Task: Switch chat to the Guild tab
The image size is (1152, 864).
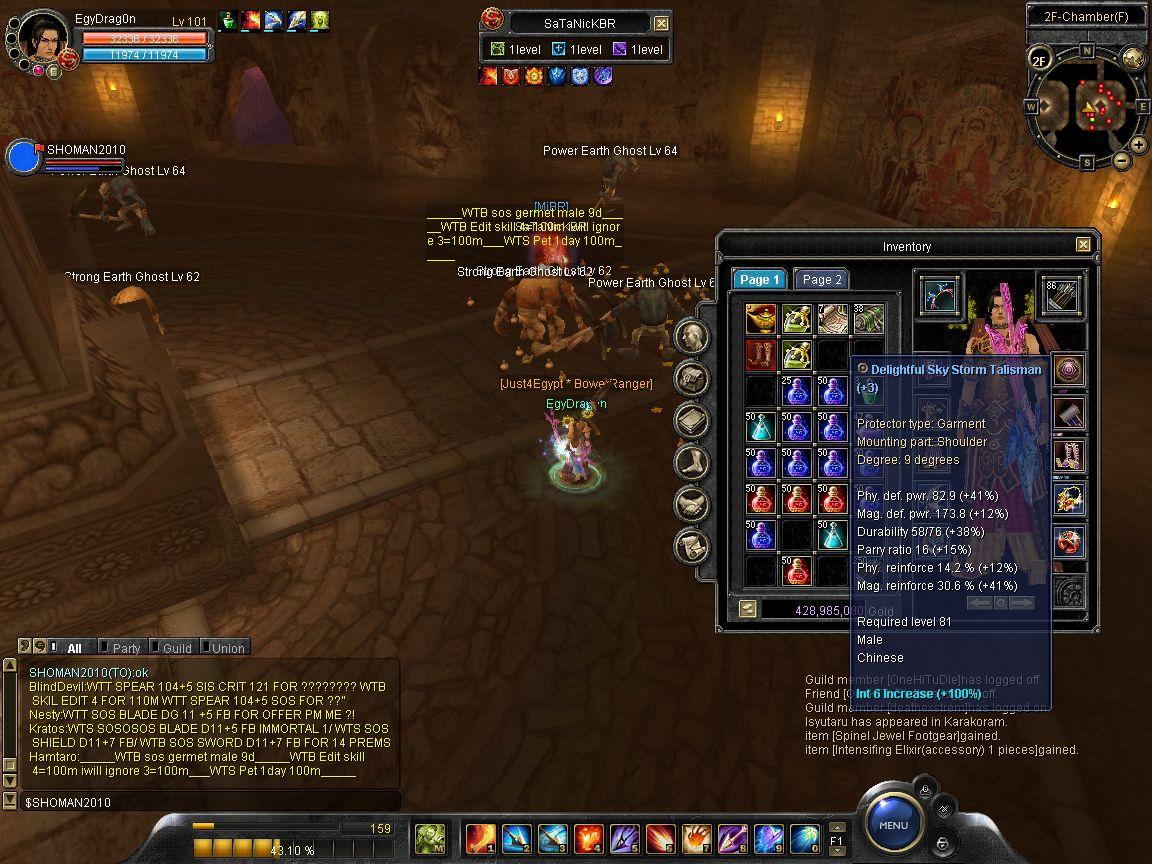Action: [x=176, y=648]
